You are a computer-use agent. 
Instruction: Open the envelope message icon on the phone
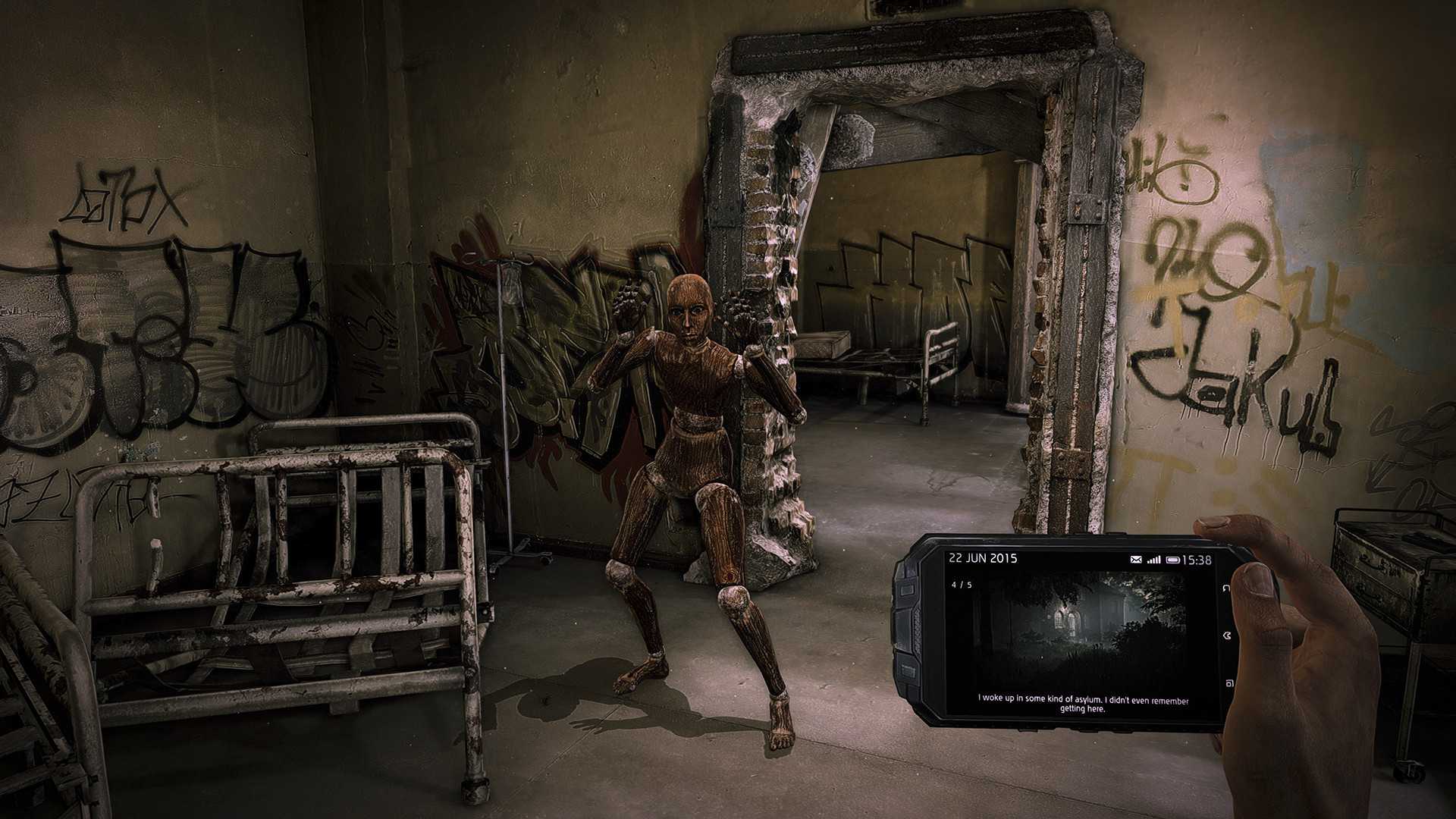pyautogui.click(x=1135, y=560)
